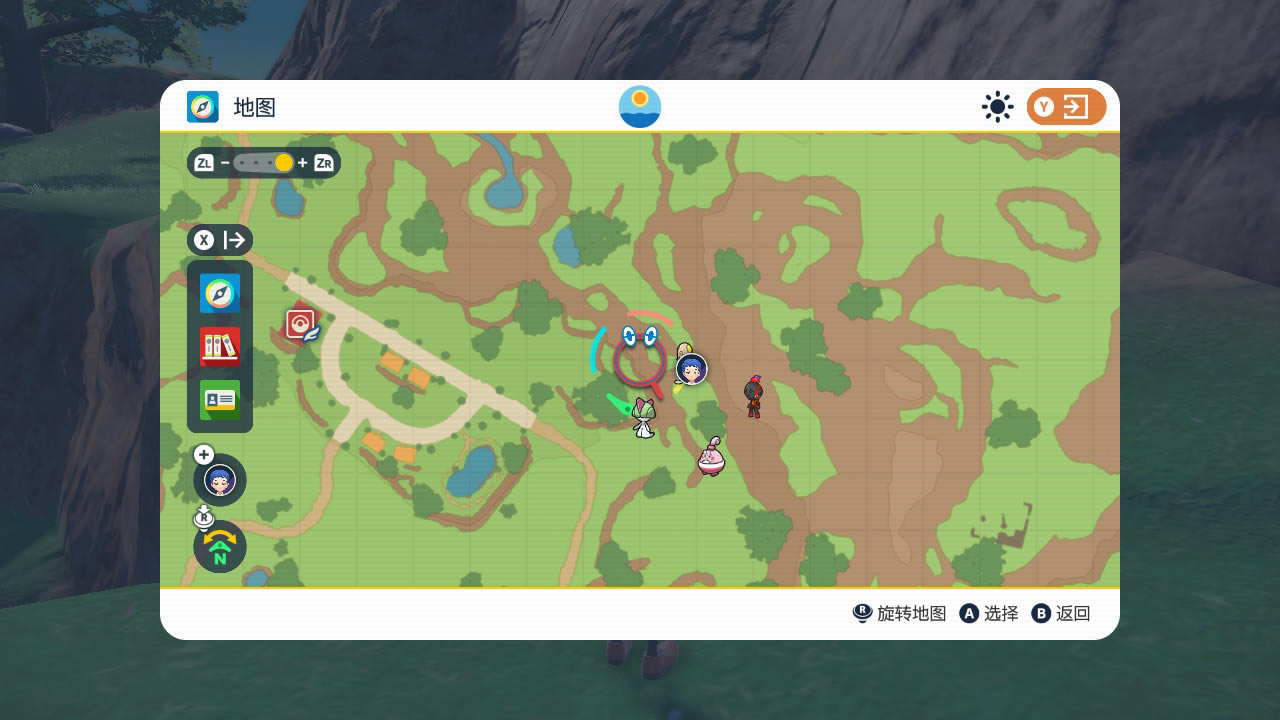Select the pink Happiny map icon
This screenshot has height=720, width=1280.
pos(711,457)
